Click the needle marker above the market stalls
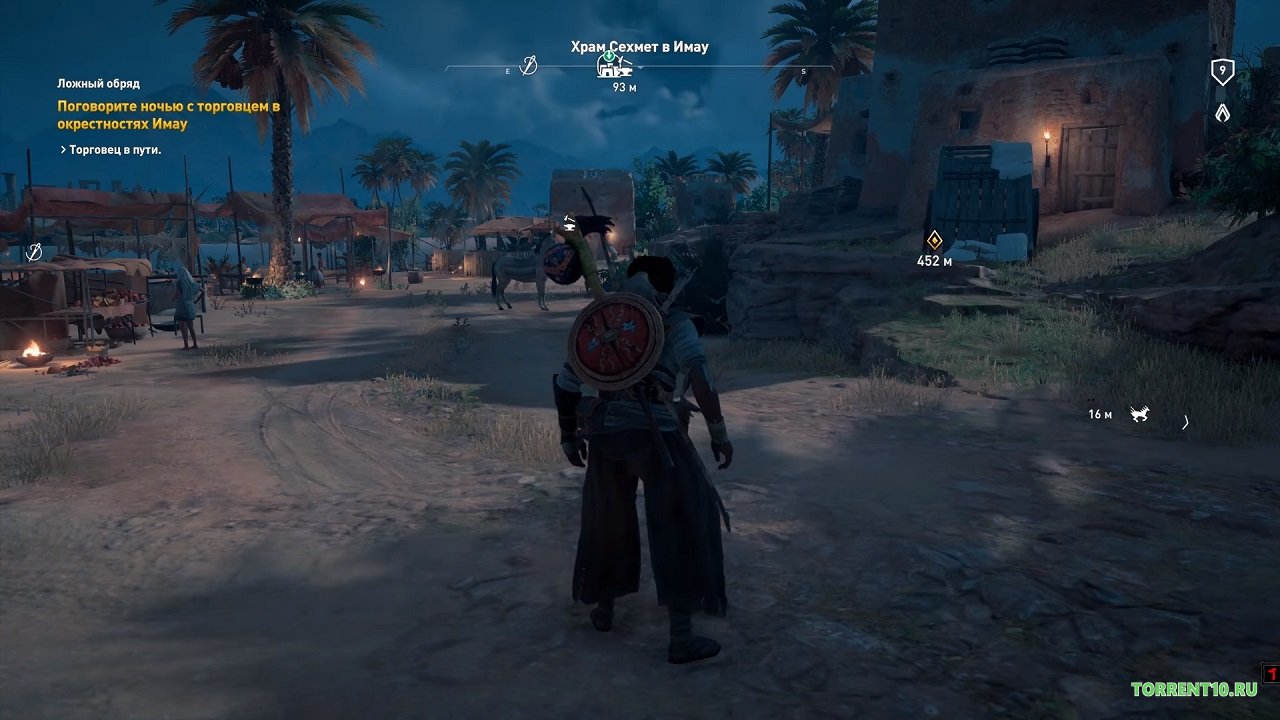 (x=34, y=250)
